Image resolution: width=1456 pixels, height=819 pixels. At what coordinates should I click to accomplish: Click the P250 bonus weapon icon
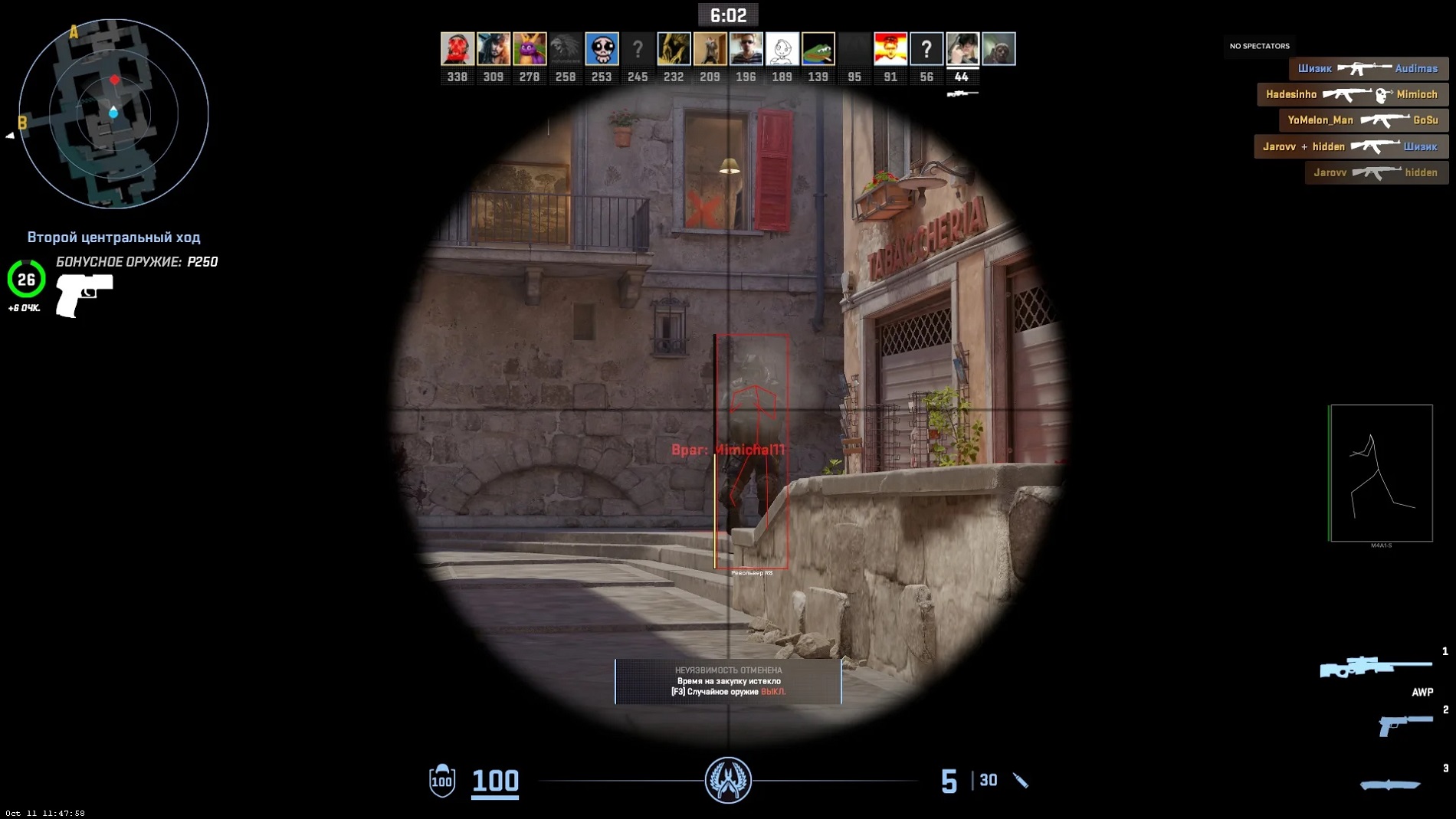(x=84, y=295)
